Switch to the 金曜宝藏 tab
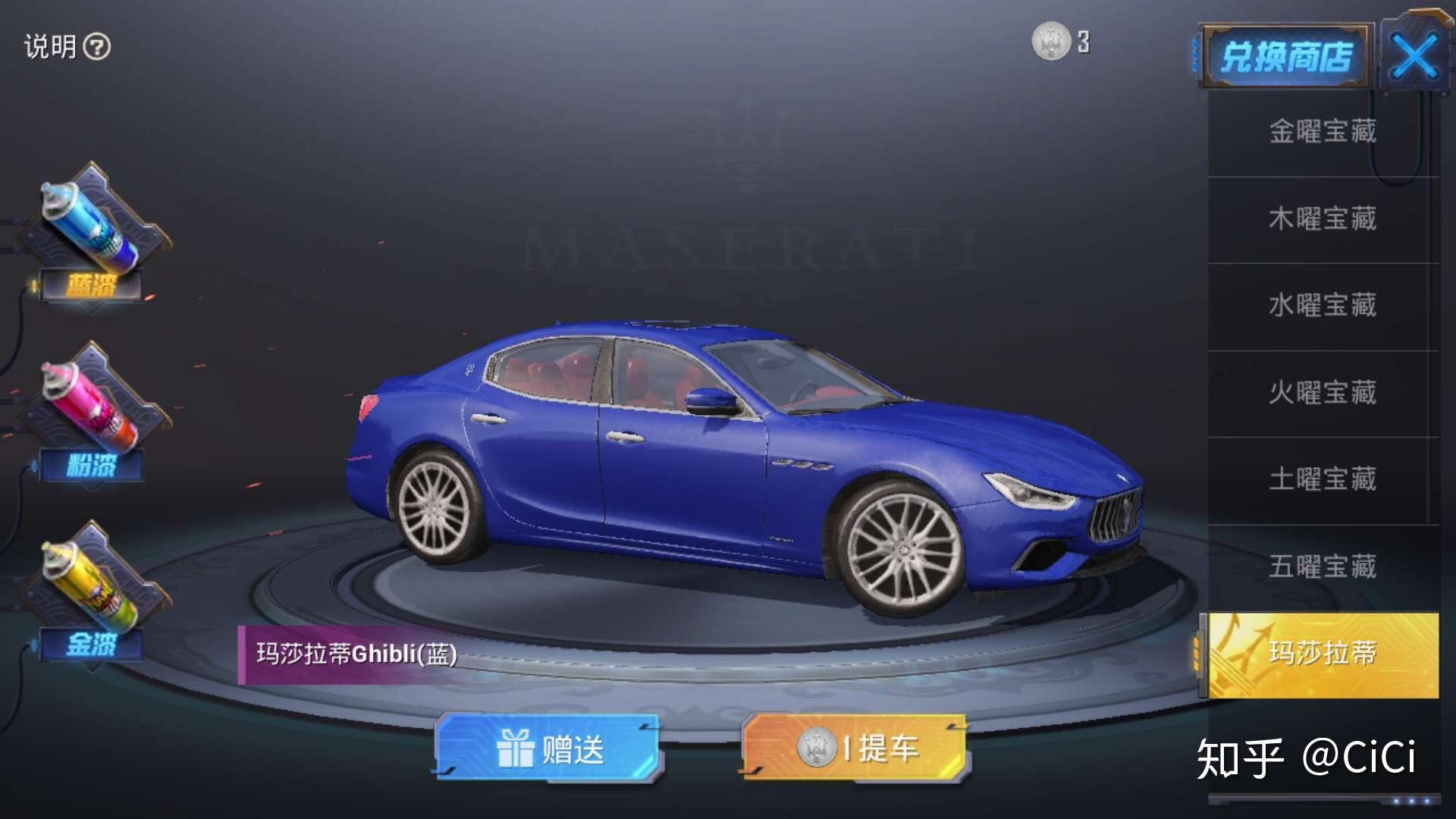Screen dimensions: 1456x819 (1323, 133)
